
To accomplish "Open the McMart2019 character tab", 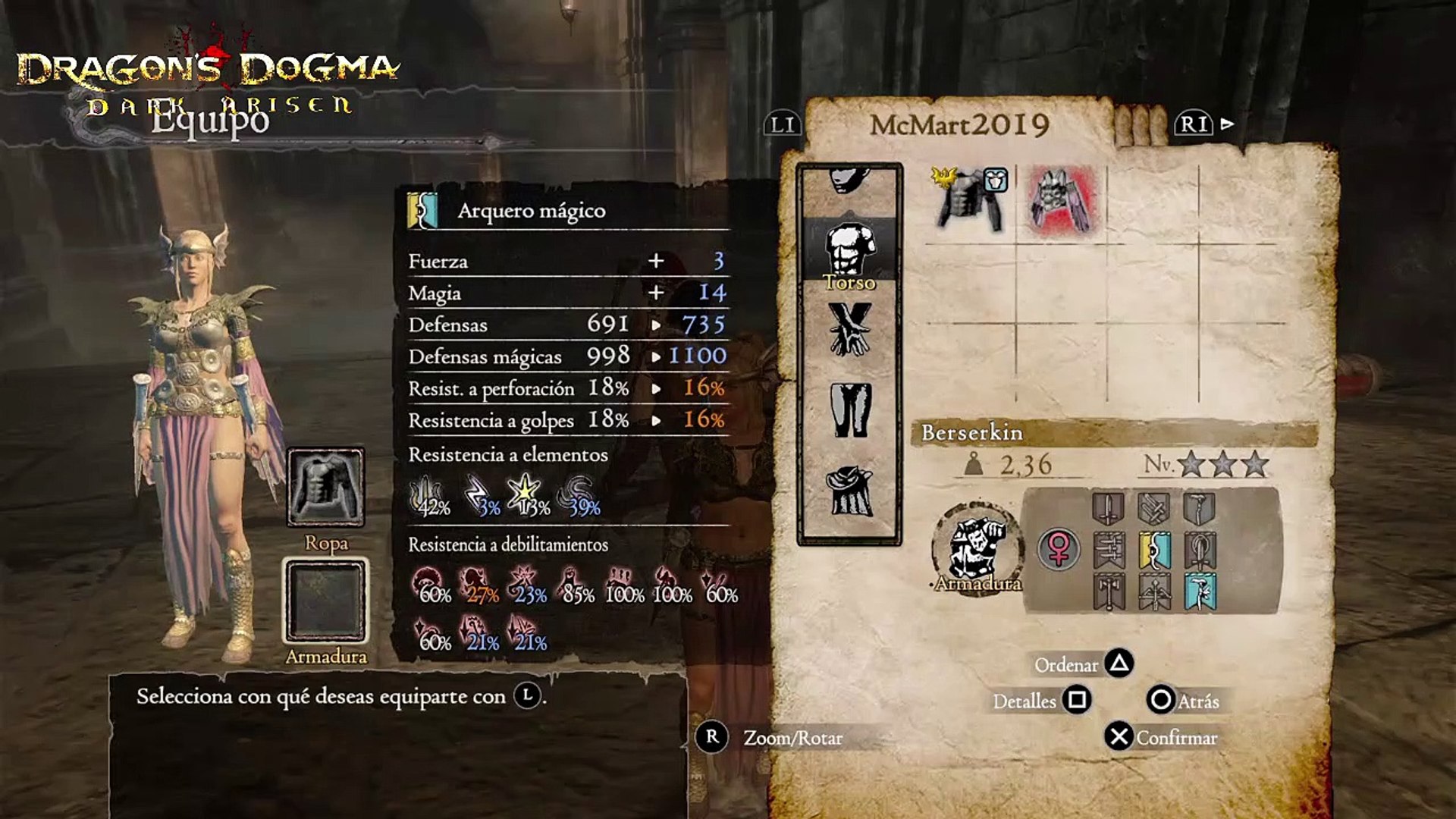I will pyautogui.click(x=959, y=125).
